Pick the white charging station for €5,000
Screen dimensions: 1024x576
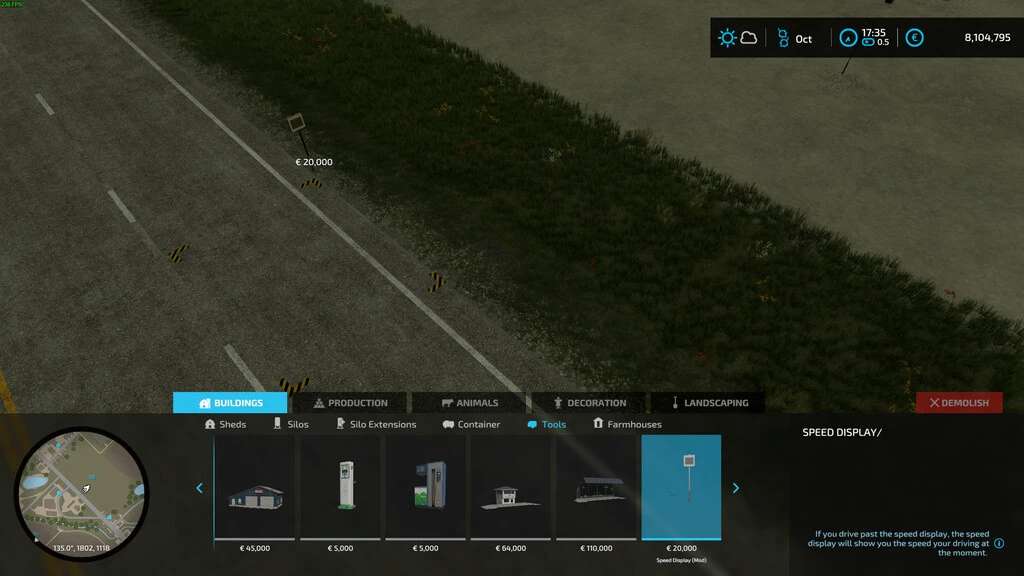pos(341,488)
